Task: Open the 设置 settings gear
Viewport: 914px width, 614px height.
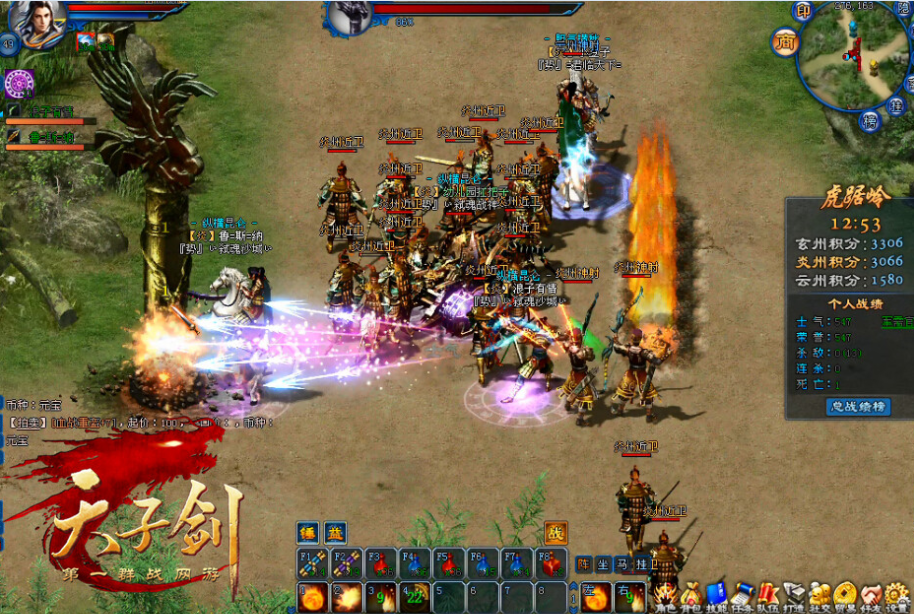Action: coord(896,596)
